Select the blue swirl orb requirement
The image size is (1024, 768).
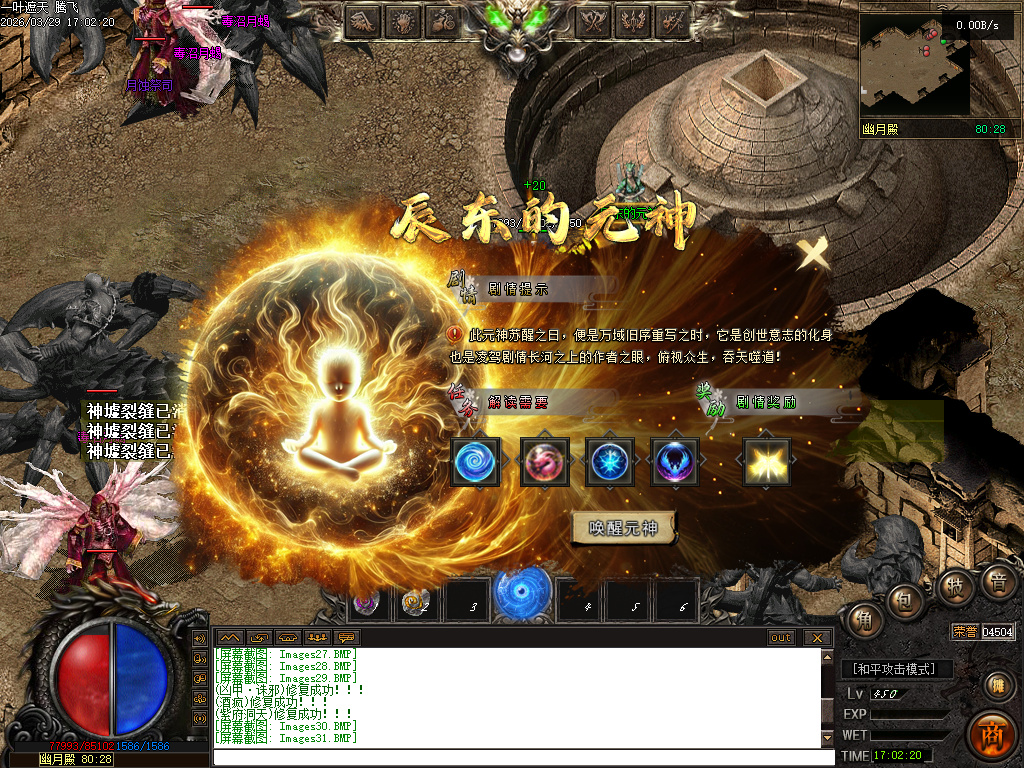[475, 462]
